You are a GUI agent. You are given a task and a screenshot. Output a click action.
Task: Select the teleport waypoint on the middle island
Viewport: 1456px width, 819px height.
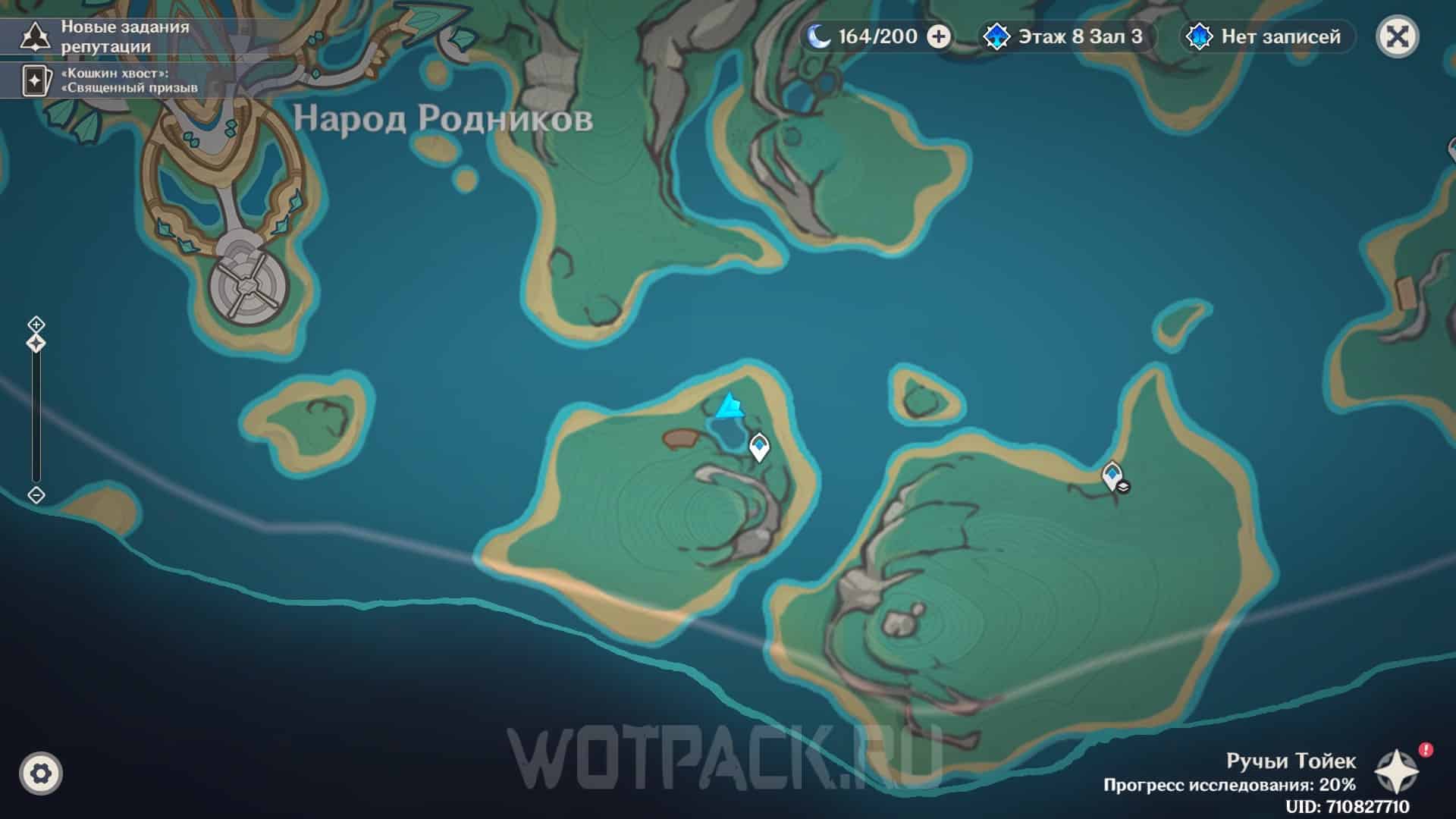[x=759, y=447]
